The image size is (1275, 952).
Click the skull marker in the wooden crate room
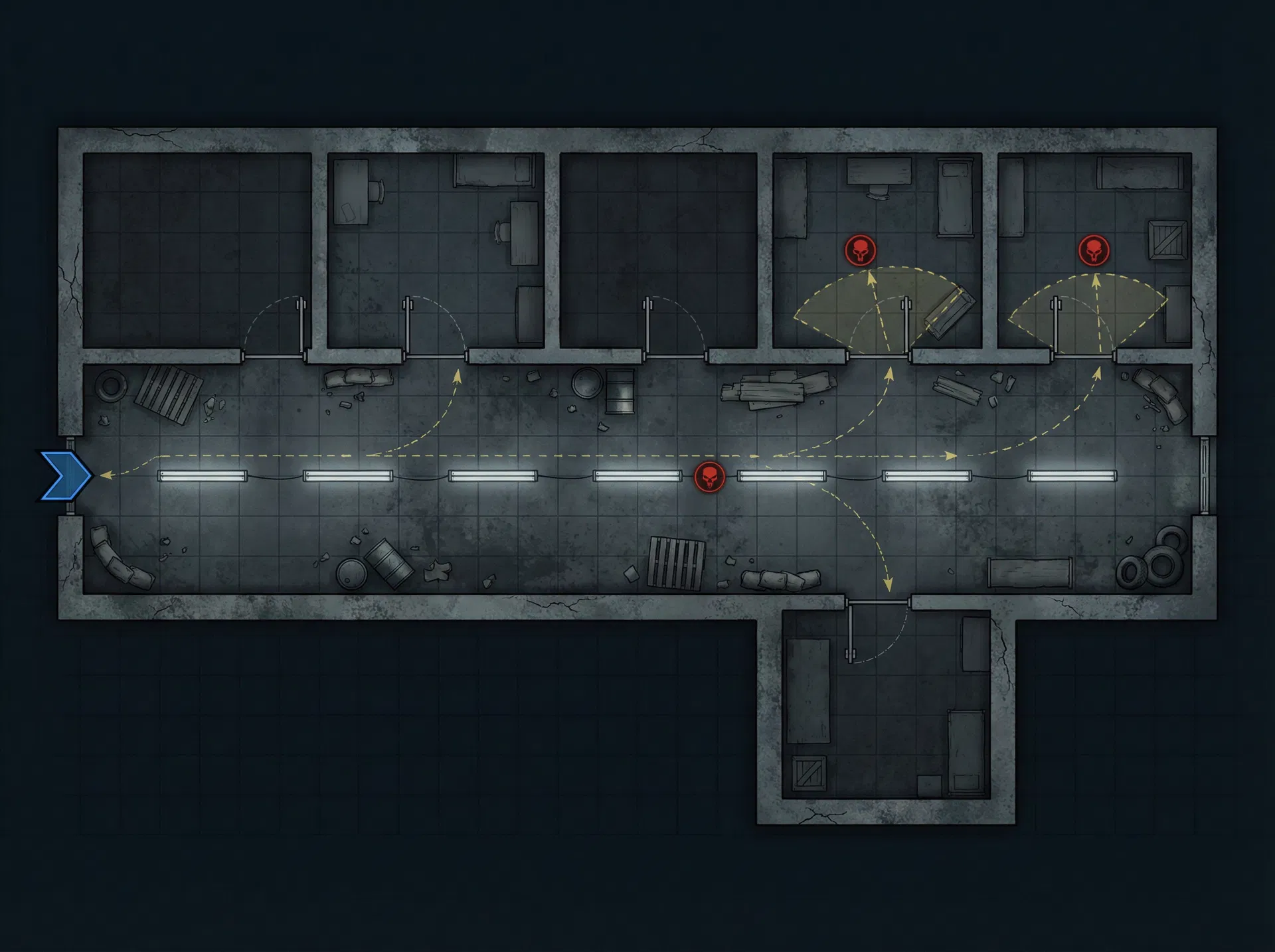click(1094, 251)
